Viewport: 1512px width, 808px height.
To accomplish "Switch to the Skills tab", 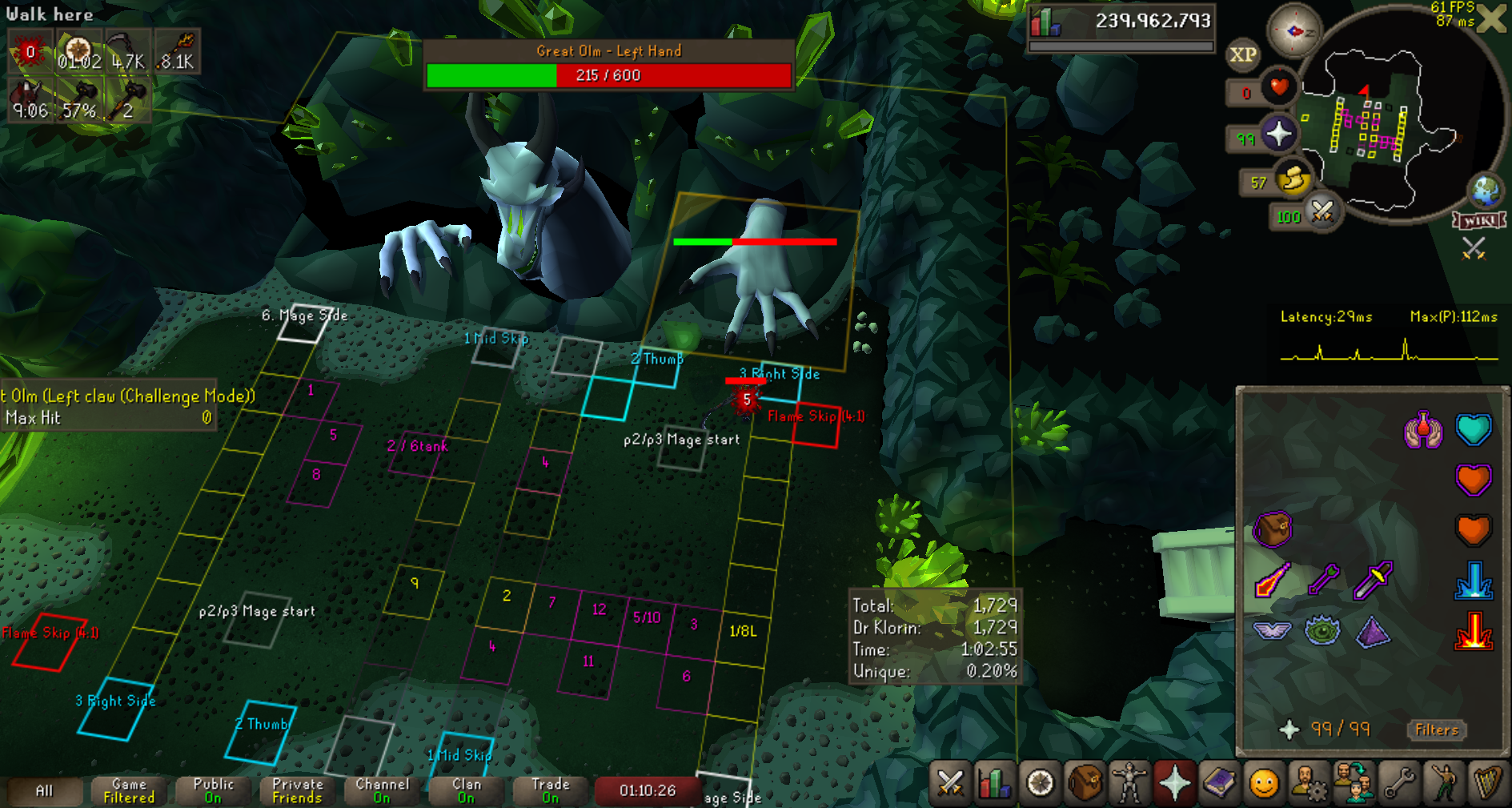I will click(995, 782).
